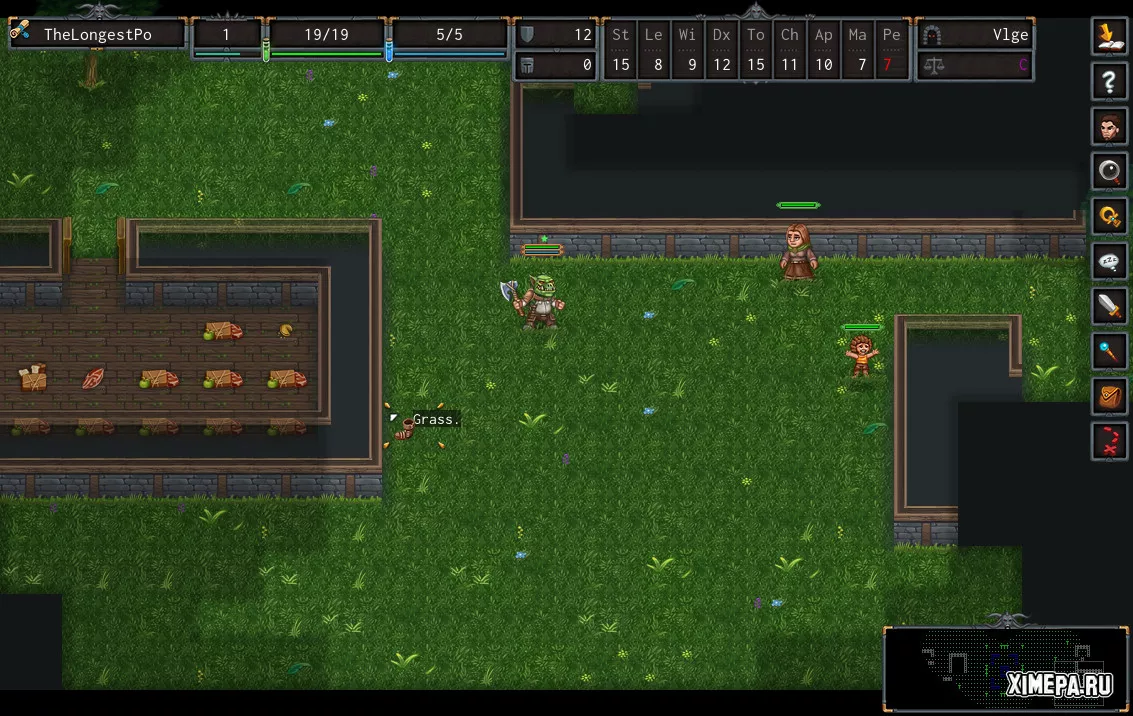1133x716 pixels.
Task: Open the character portrait sheet
Action: [x=1109, y=127]
